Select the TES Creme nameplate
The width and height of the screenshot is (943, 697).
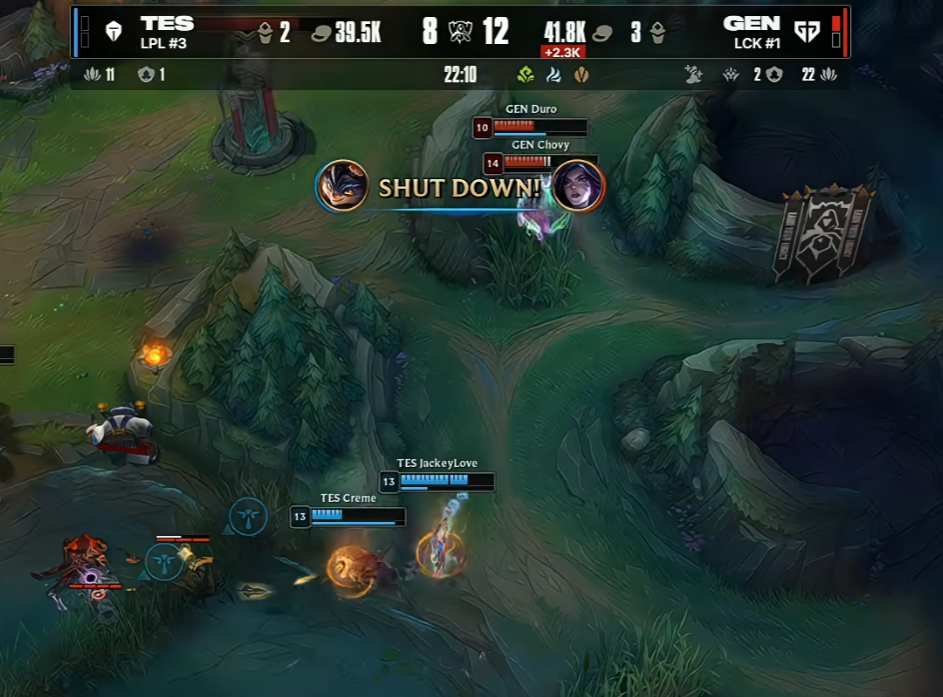pyautogui.click(x=348, y=498)
